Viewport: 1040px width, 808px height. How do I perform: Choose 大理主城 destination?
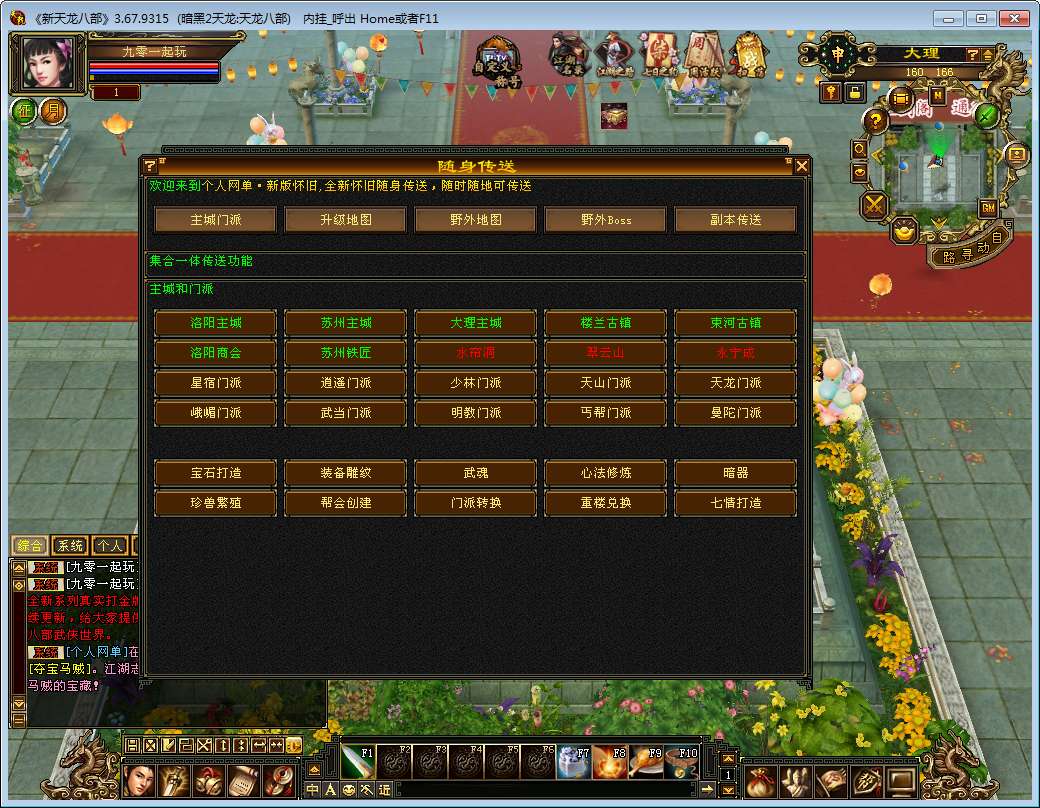coord(476,323)
